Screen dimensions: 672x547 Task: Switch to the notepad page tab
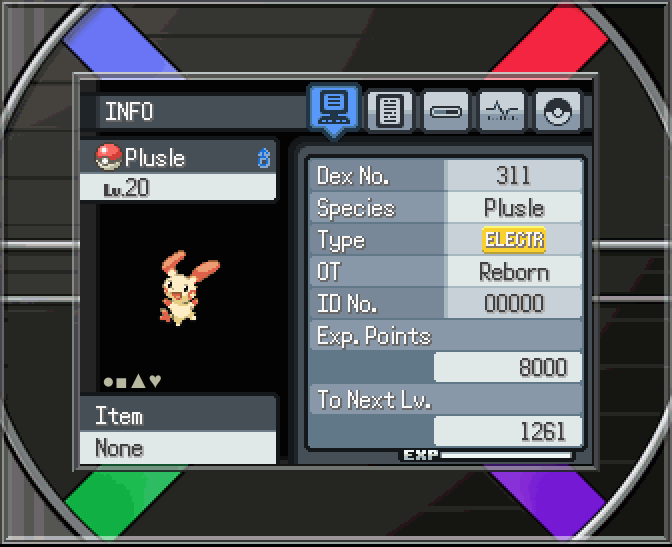click(x=390, y=111)
